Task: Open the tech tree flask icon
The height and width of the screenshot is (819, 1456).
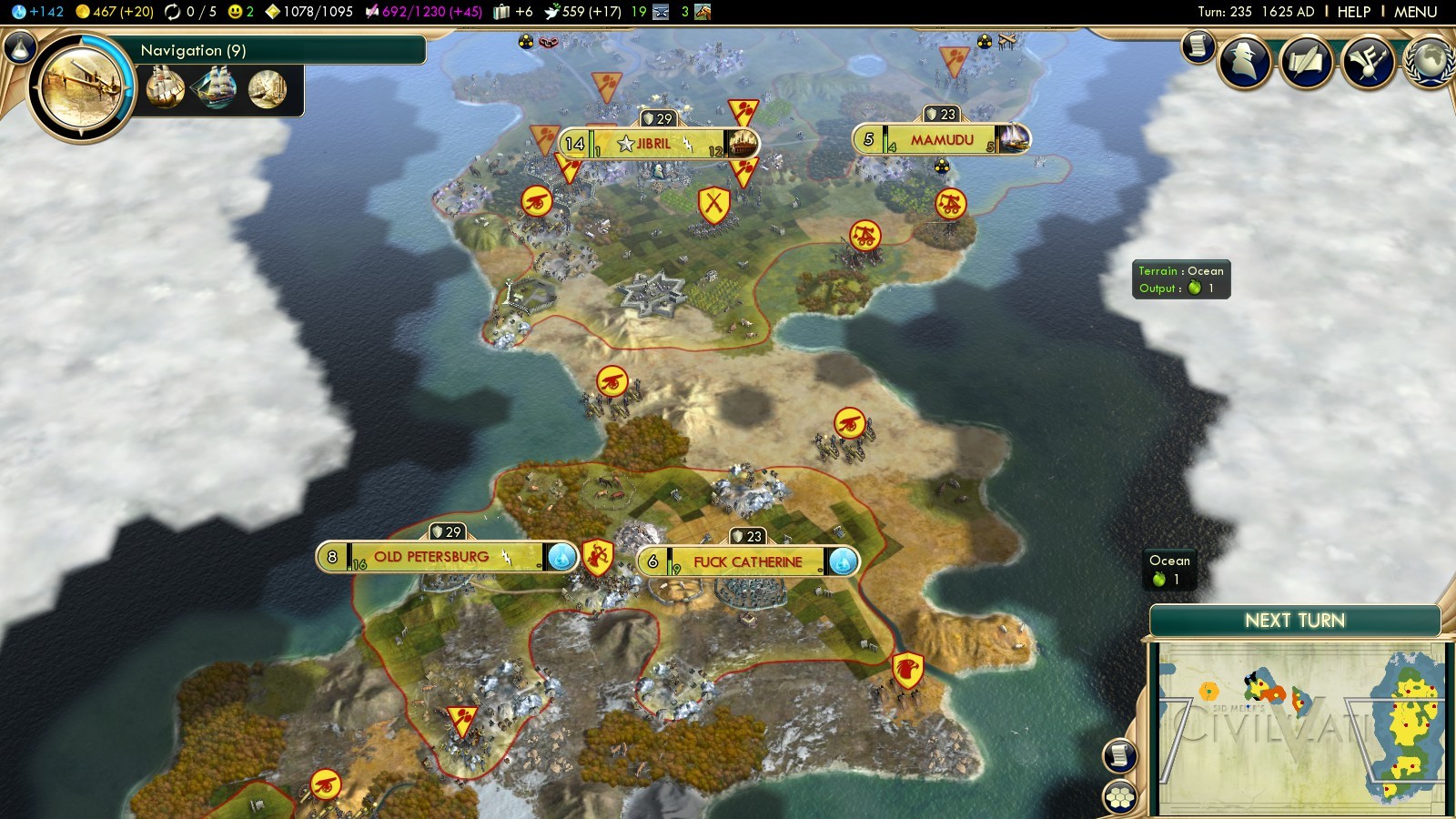Action: (x=19, y=47)
